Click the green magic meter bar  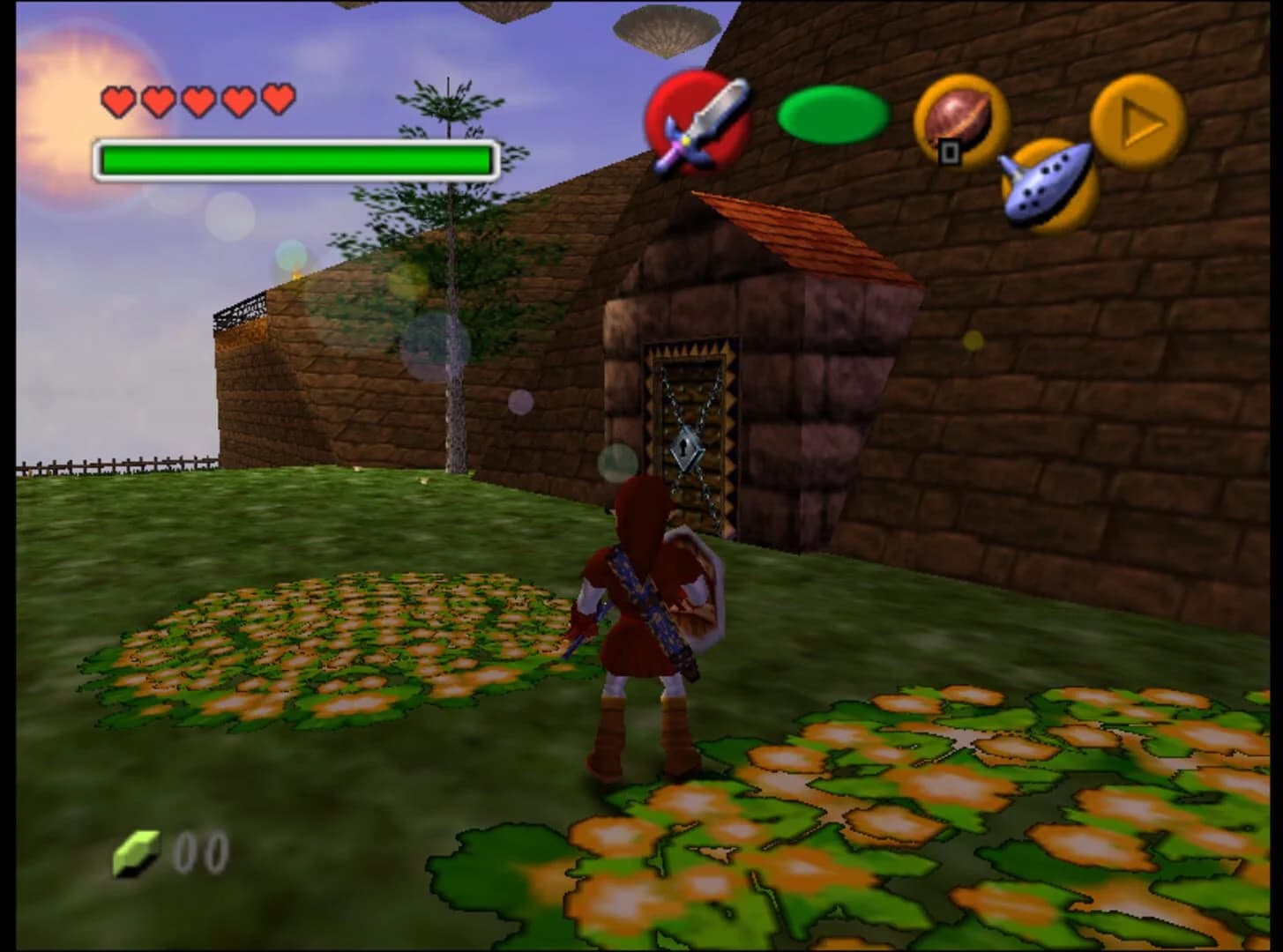[295, 159]
